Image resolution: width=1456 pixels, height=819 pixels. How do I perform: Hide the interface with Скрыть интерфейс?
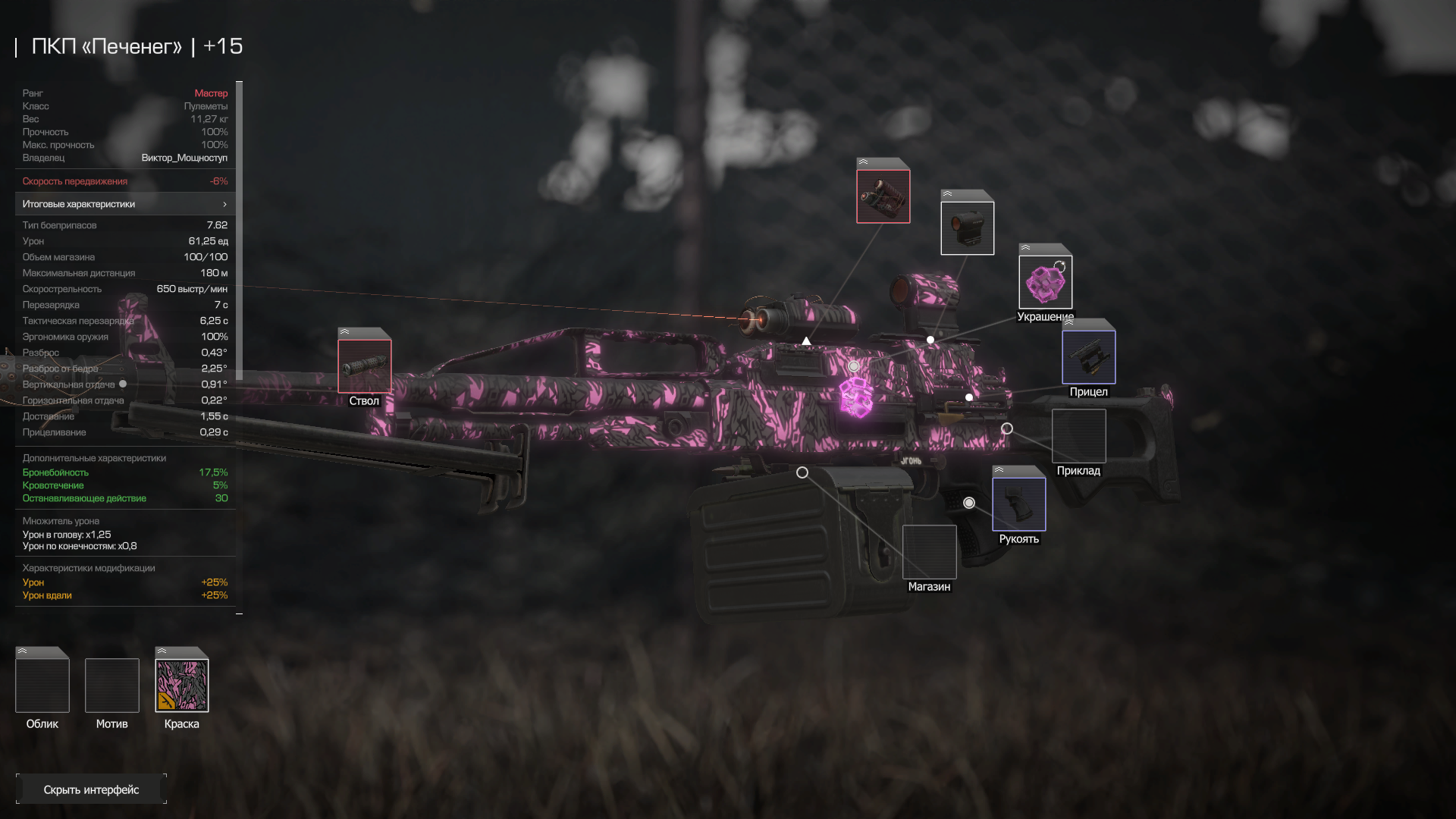[91, 789]
